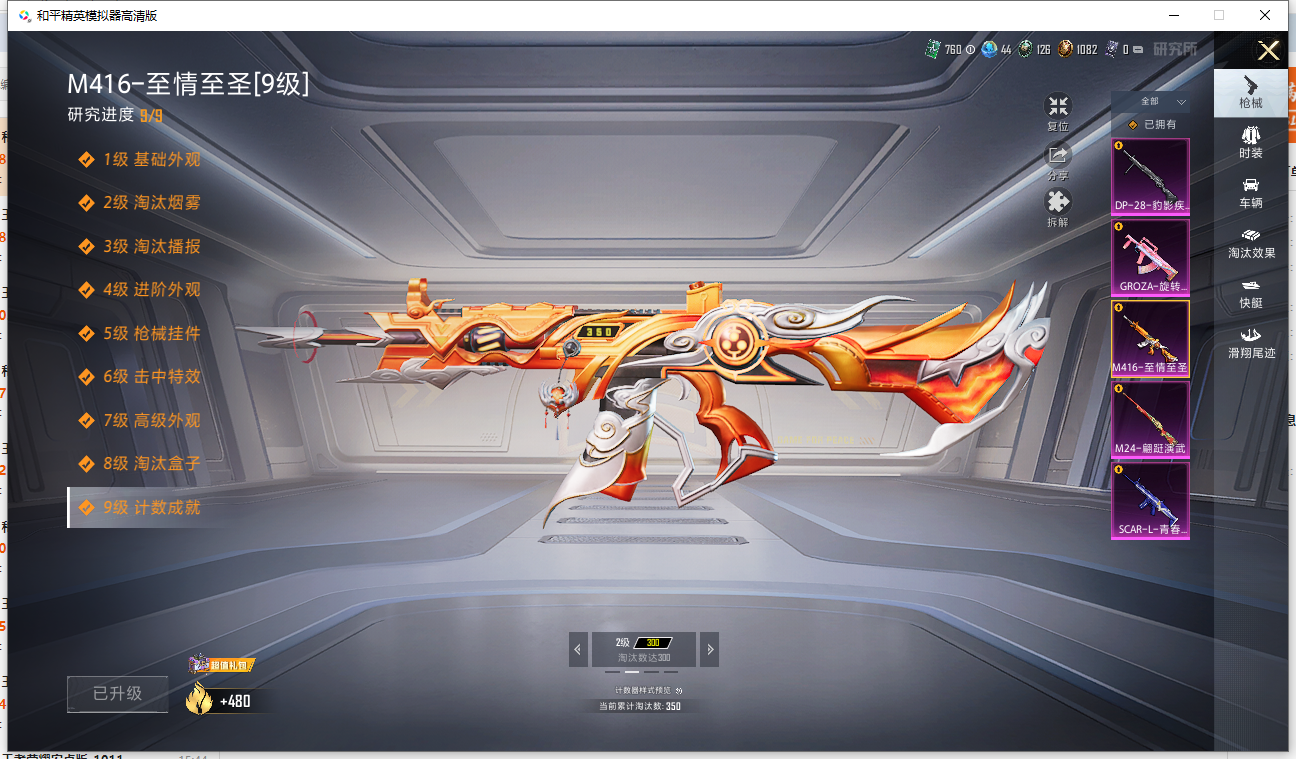Select the 8级 淘汰盒子 entry

click(151, 464)
